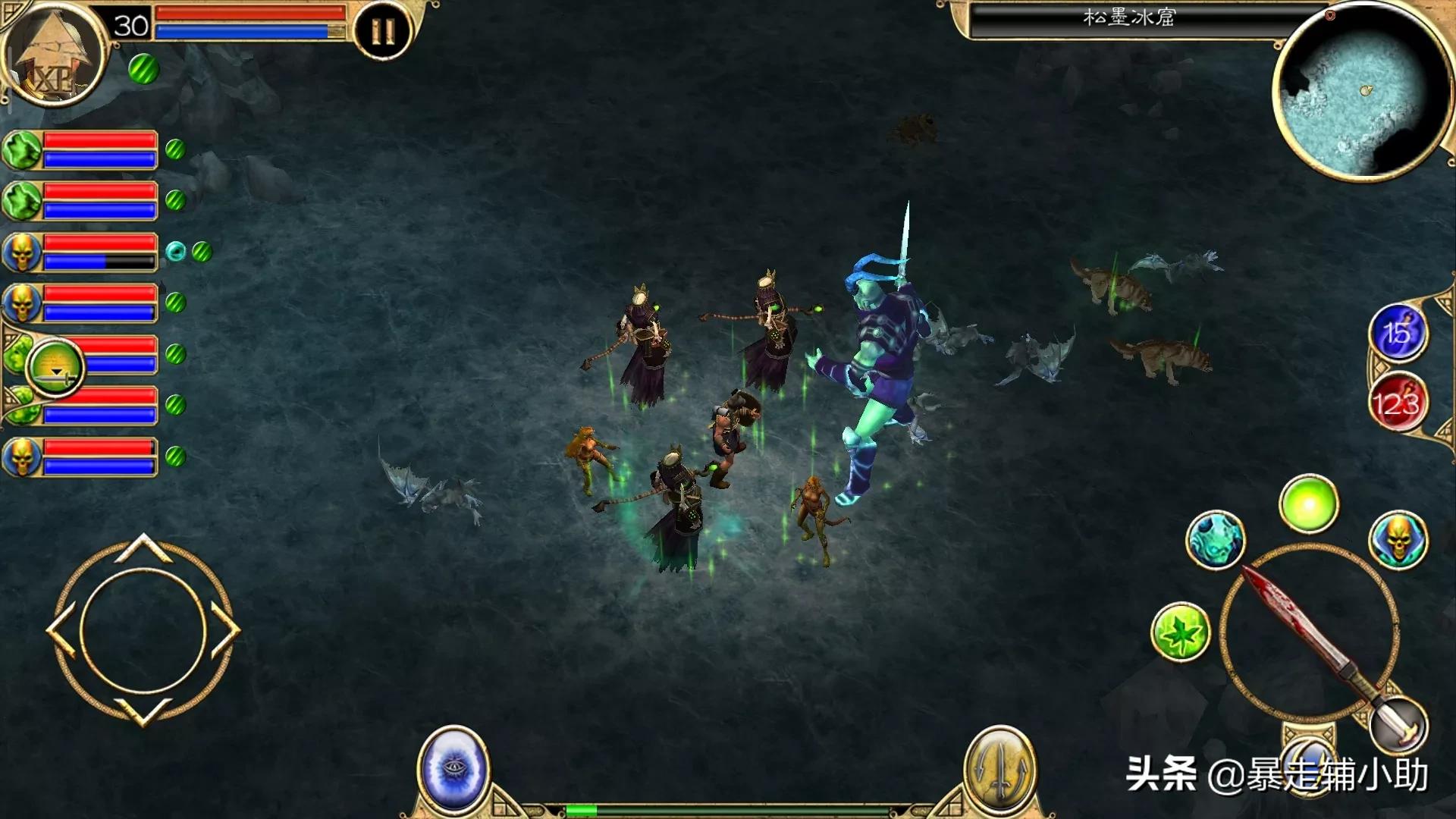Open the golden trident icon
Viewport: 1456px width, 819px height.
click(x=999, y=769)
